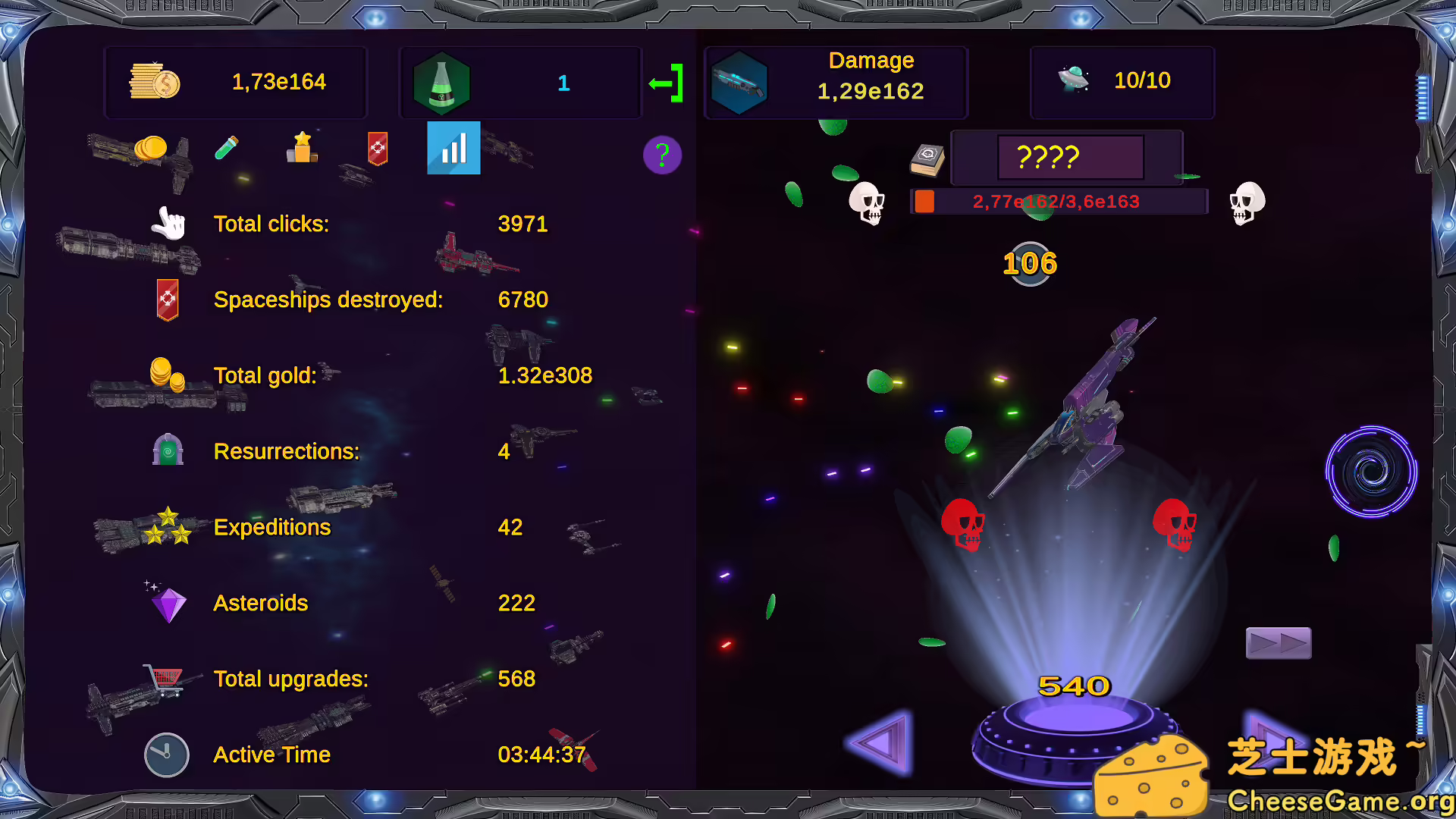Open the bestiary book beside the enemy name
Viewport: 1456px width, 819px height.
[927, 159]
